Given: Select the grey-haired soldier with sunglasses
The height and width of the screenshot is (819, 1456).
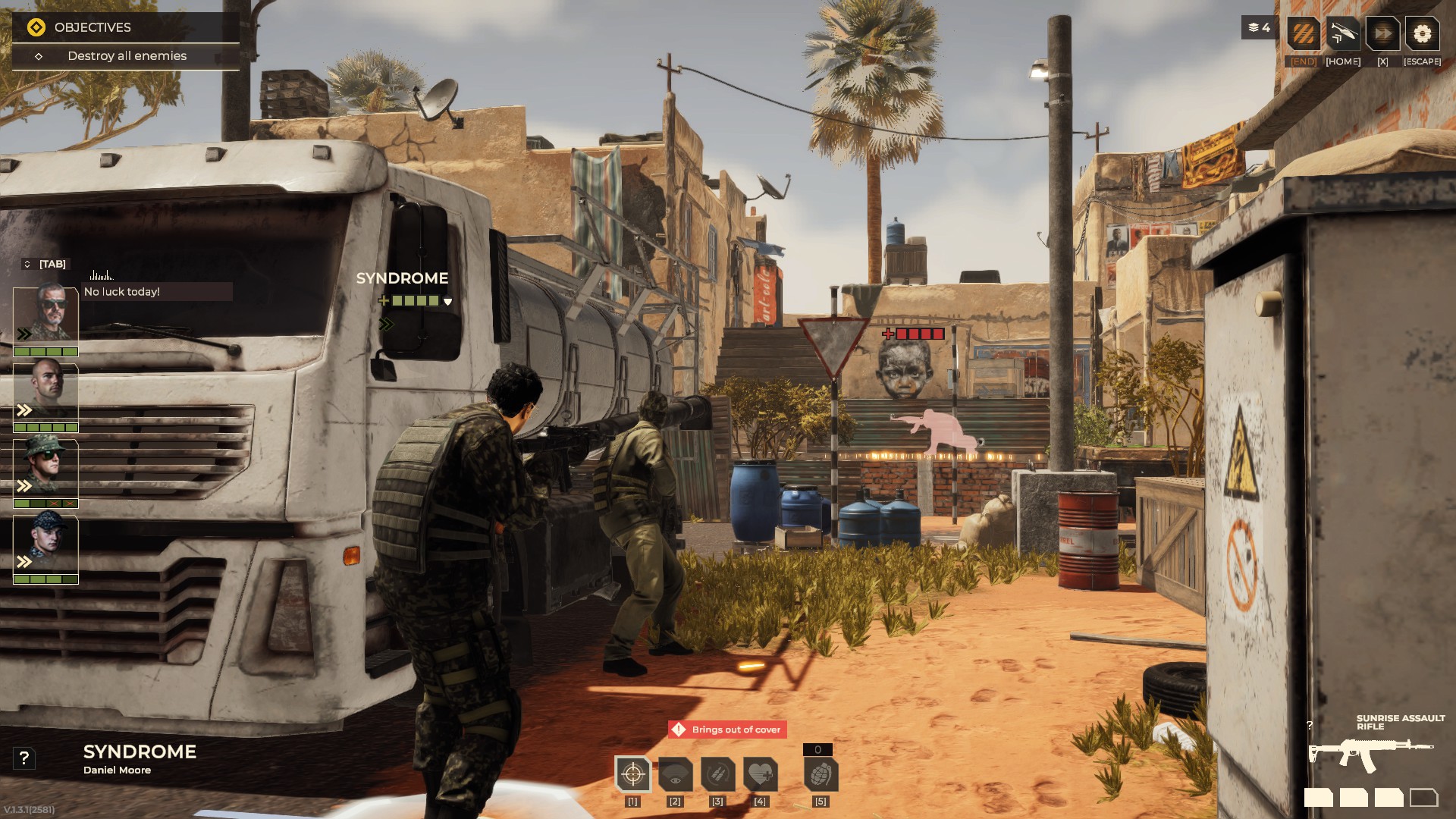Looking at the screenshot, I should point(45,314).
